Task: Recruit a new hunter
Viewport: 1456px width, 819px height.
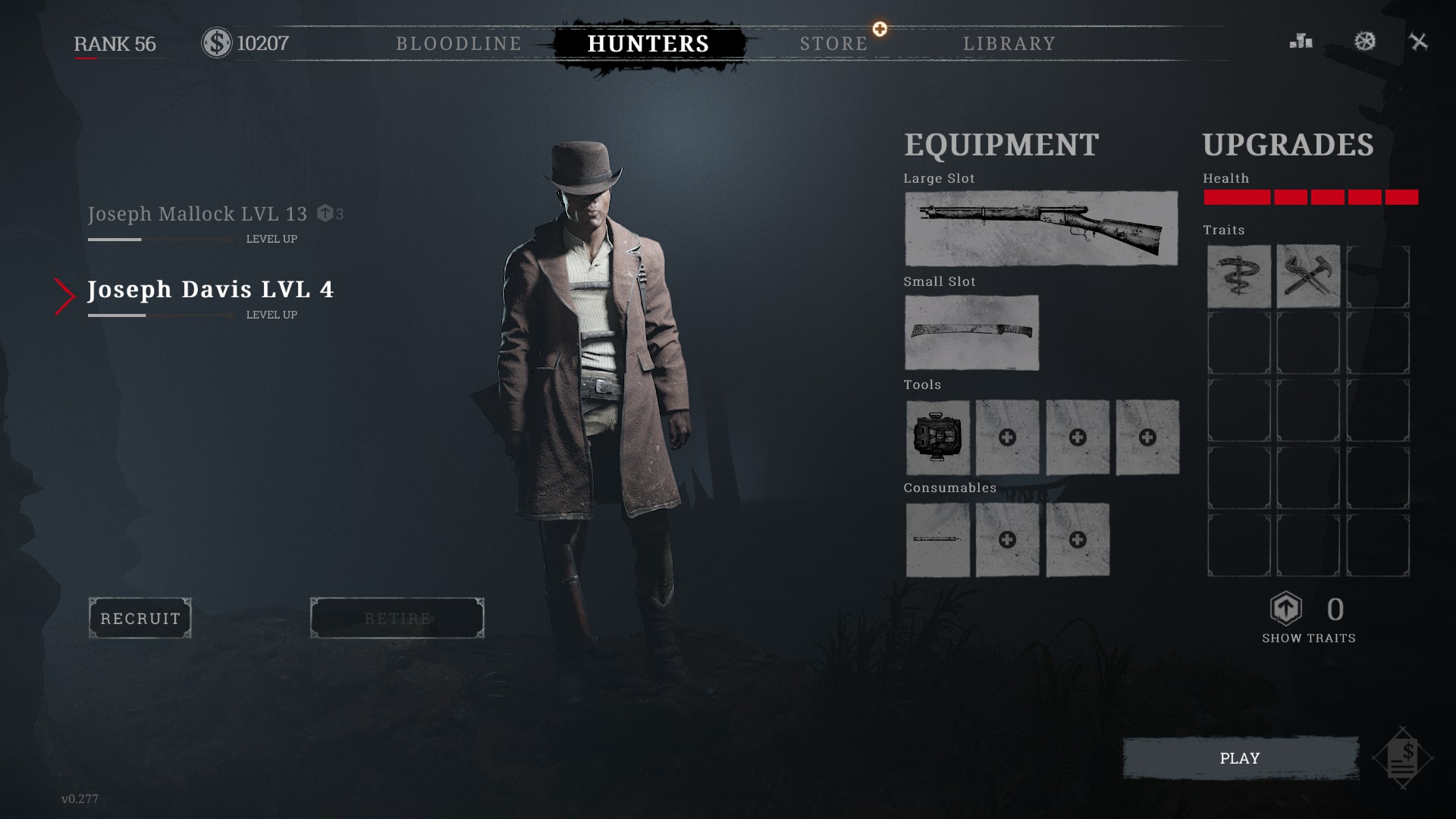Action: pyautogui.click(x=140, y=618)
